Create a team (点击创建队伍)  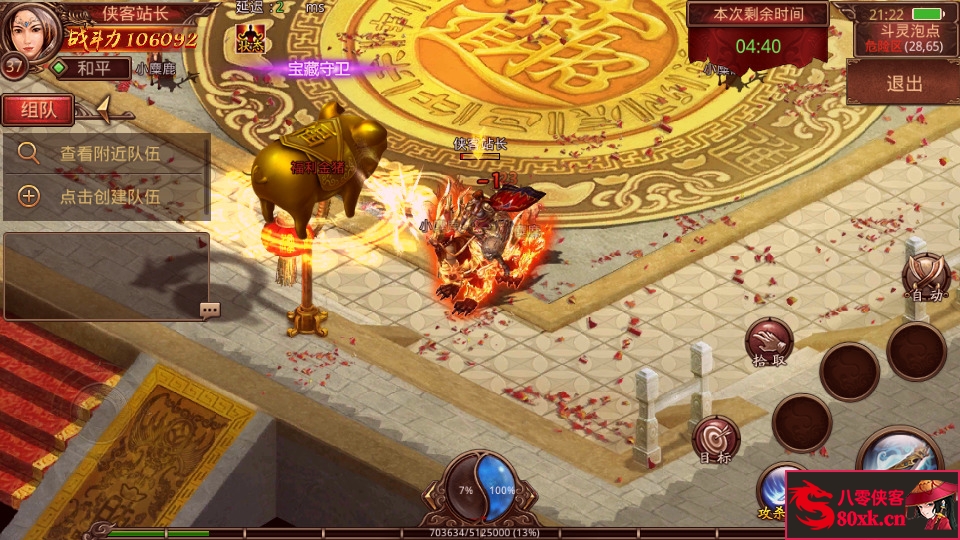click(x=107, y=197)
